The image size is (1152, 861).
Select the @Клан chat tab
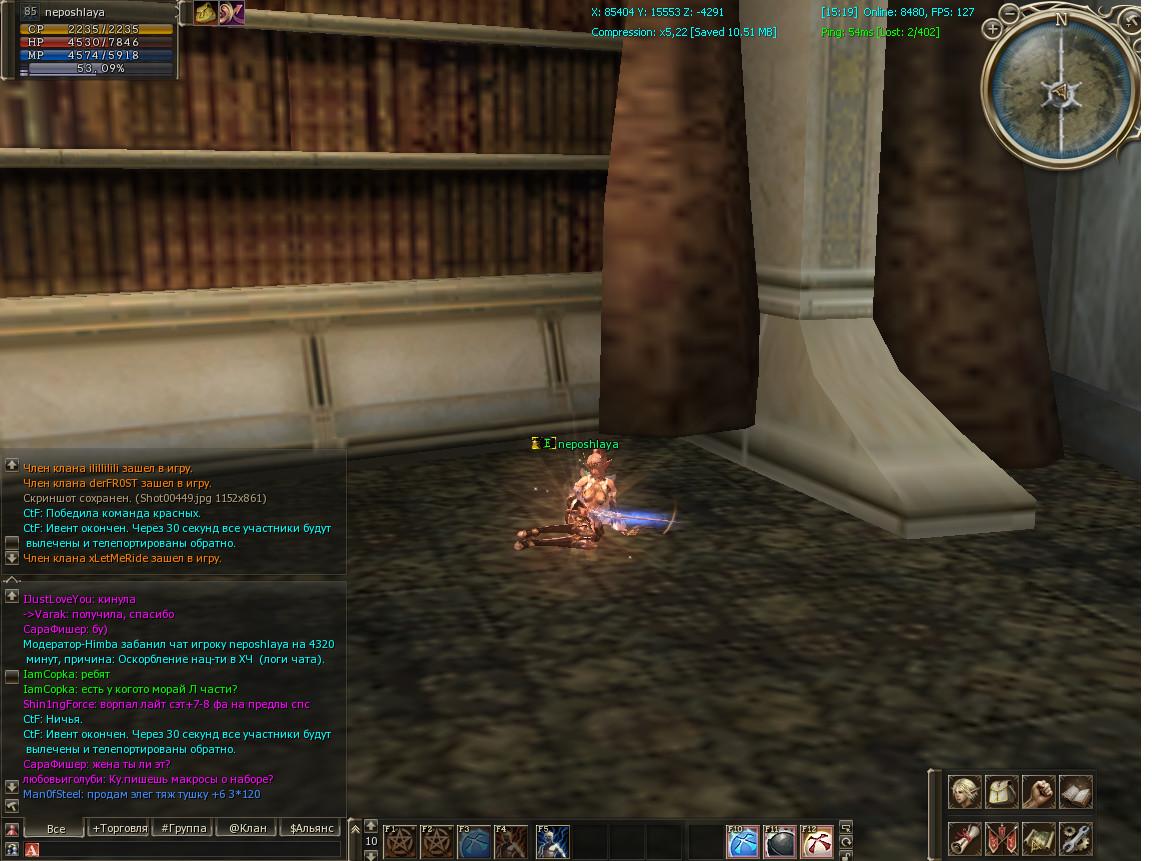(x=248, y=828)
